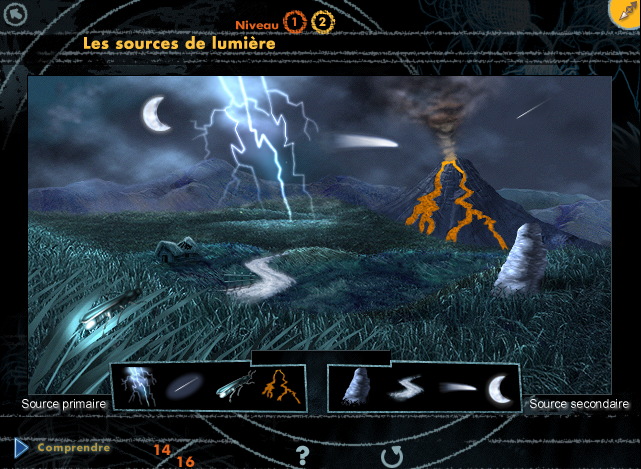Go back using the top-left arrow button

click(x=16, y=14)
